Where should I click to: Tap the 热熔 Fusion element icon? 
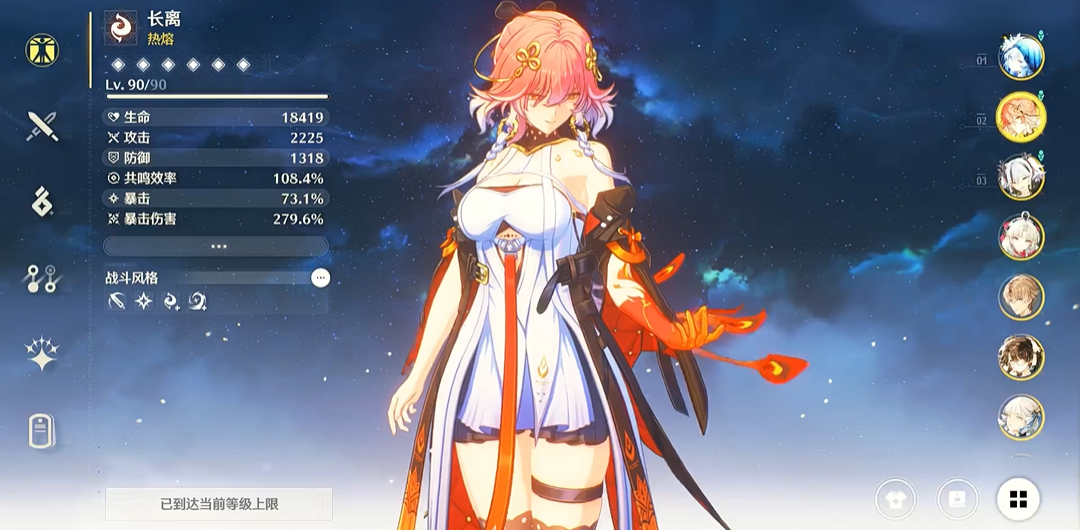point(121,28)
